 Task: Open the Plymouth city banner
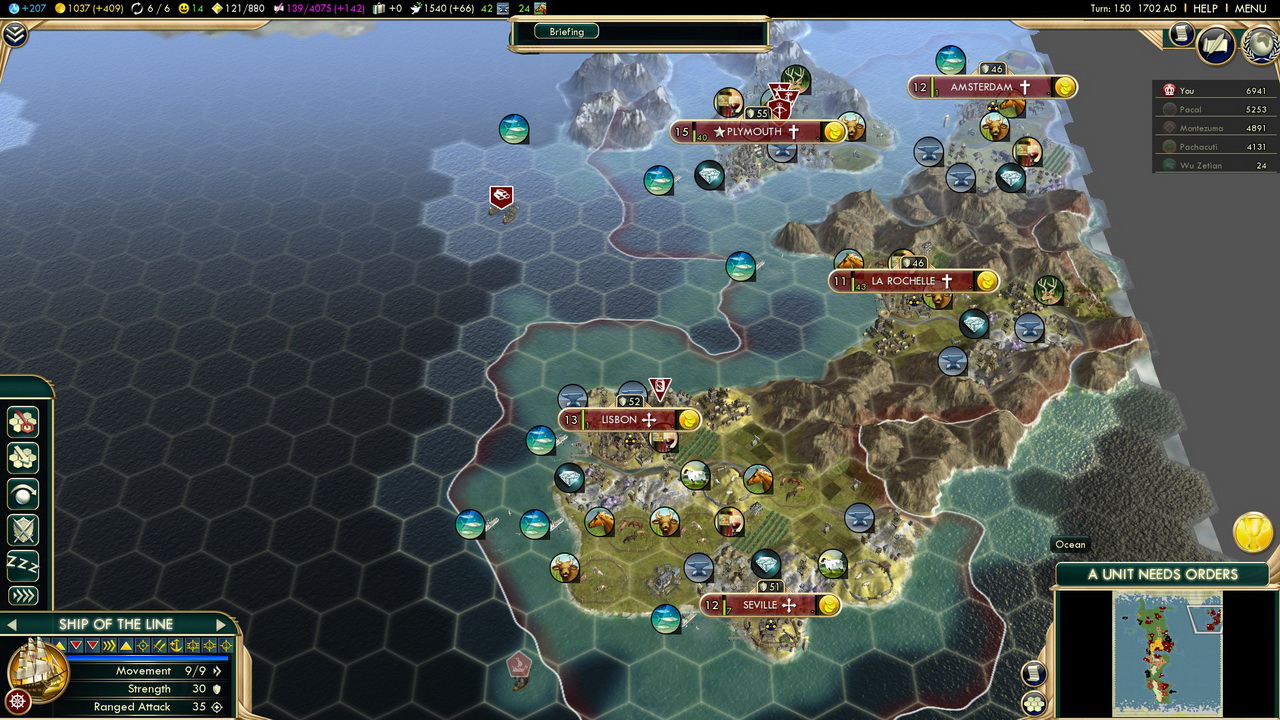click(754, 132)
